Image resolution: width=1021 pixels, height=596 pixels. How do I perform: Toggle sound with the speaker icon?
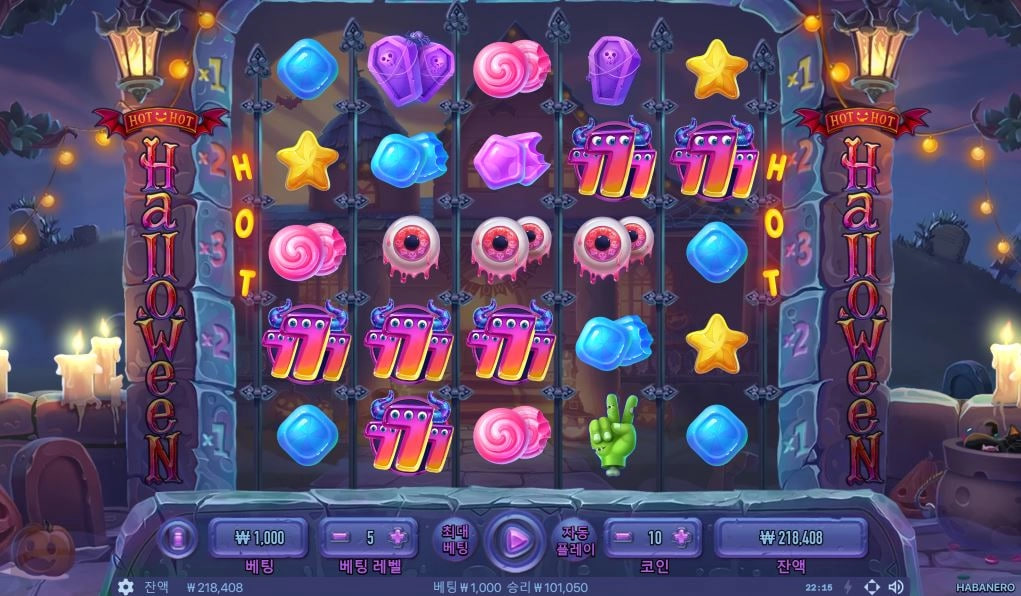click(896, 587)
